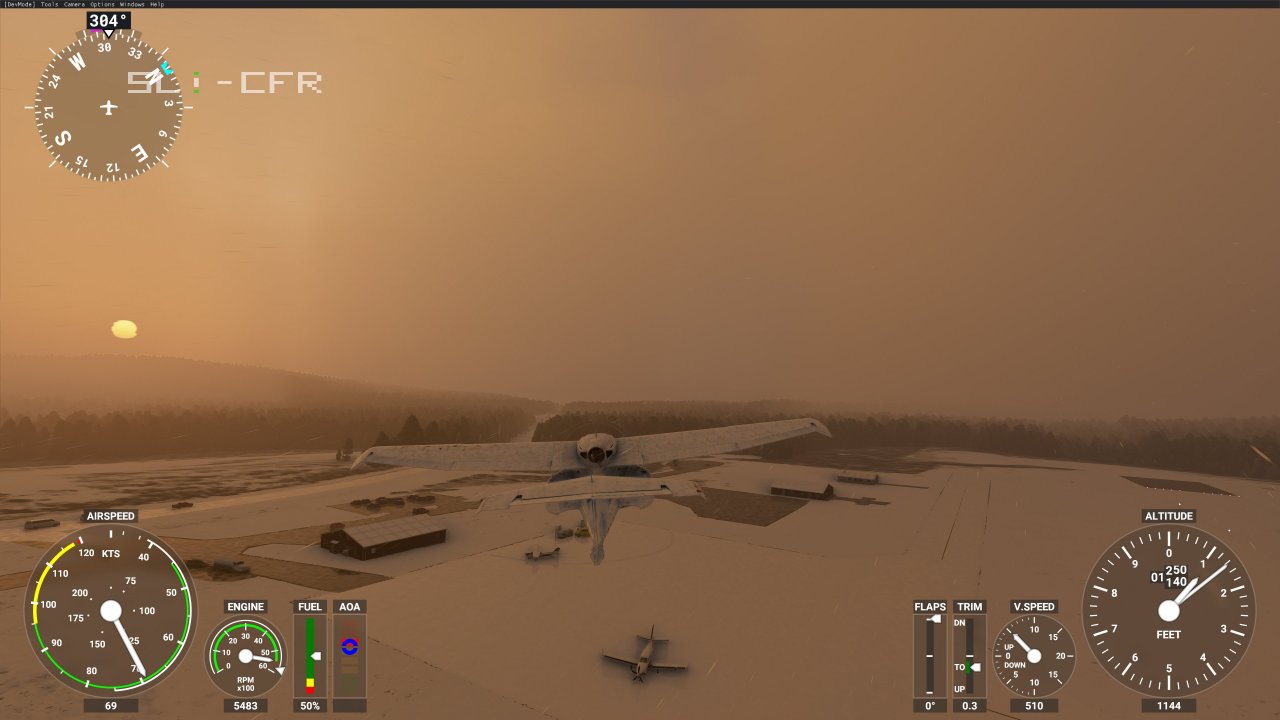Click the DN label on the TRIM indicator
The width and height of the screenshot is (1280, 720).
(960, 621)
